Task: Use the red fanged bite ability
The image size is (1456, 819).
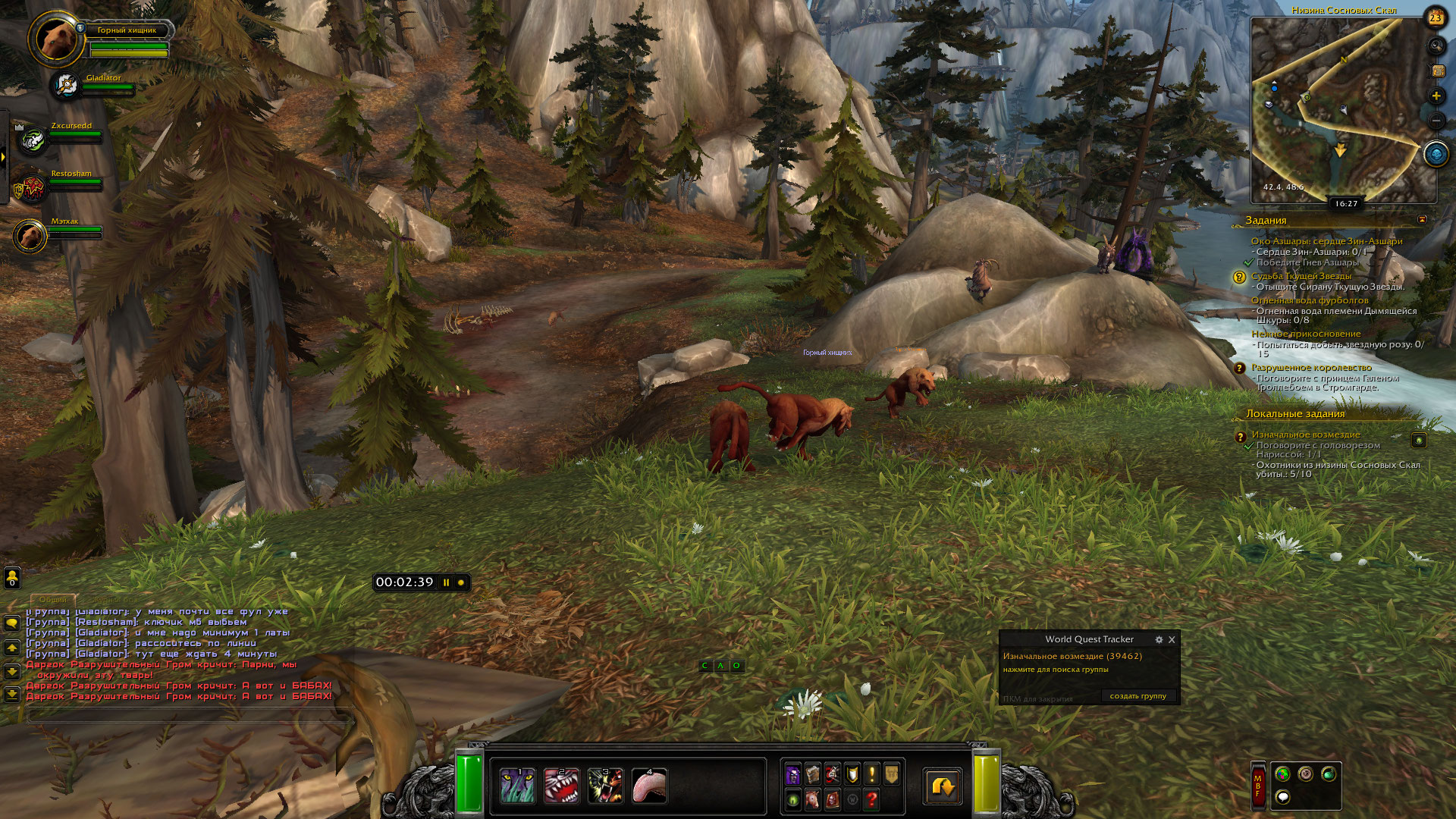Action: 562,786
